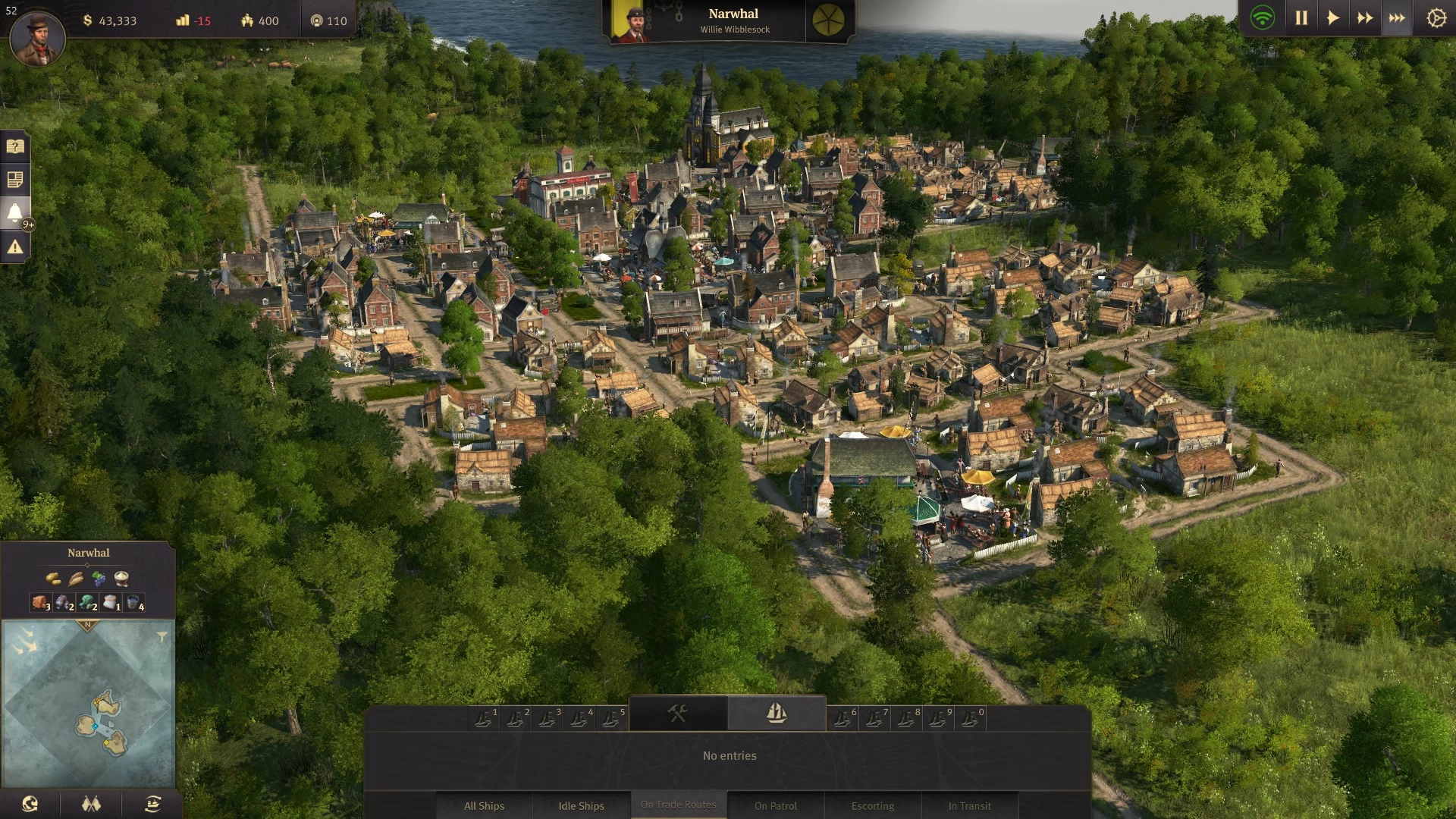1456x819 pixels.
Task: View alerts via the warning triangle icon
Action: (x=14, y=246)
